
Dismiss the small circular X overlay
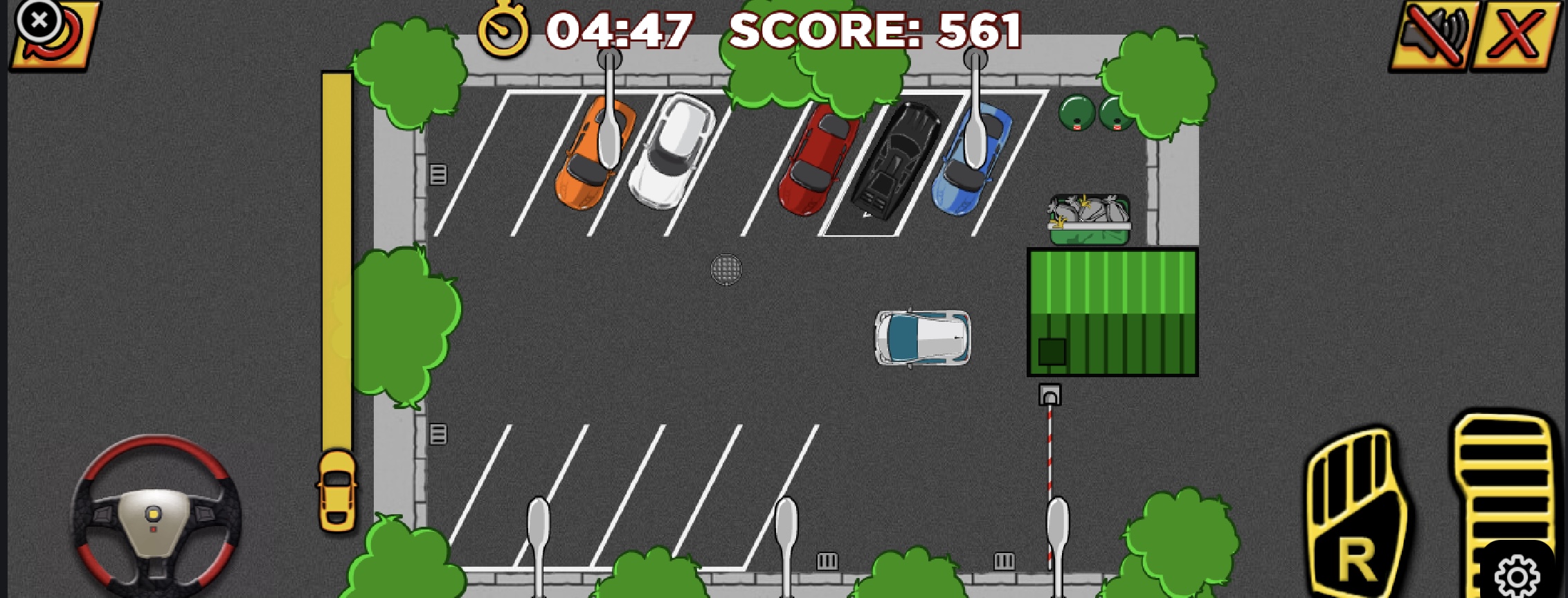39,21
